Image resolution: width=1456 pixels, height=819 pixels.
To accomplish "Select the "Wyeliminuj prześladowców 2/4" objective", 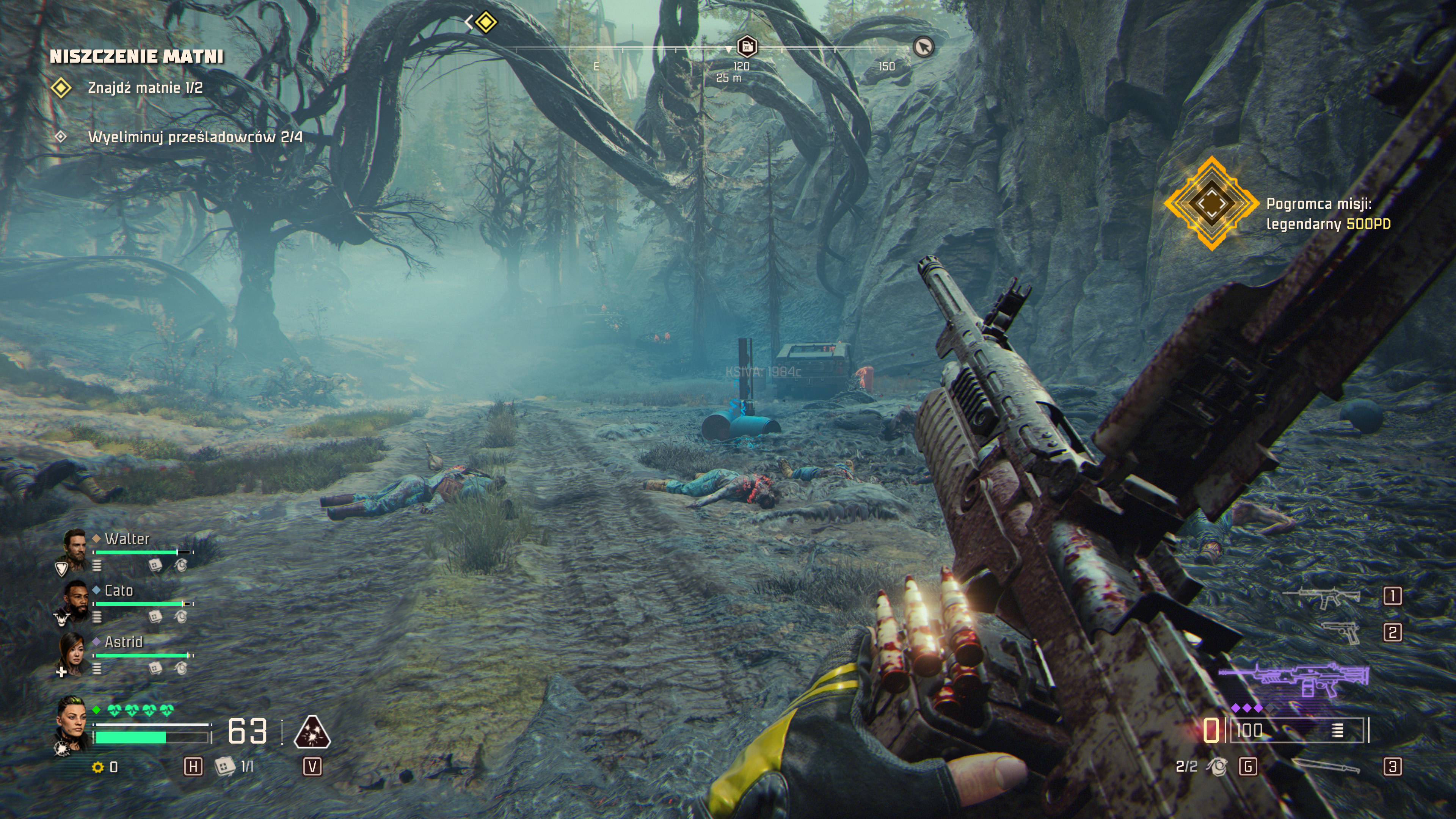I will (195, 137).
